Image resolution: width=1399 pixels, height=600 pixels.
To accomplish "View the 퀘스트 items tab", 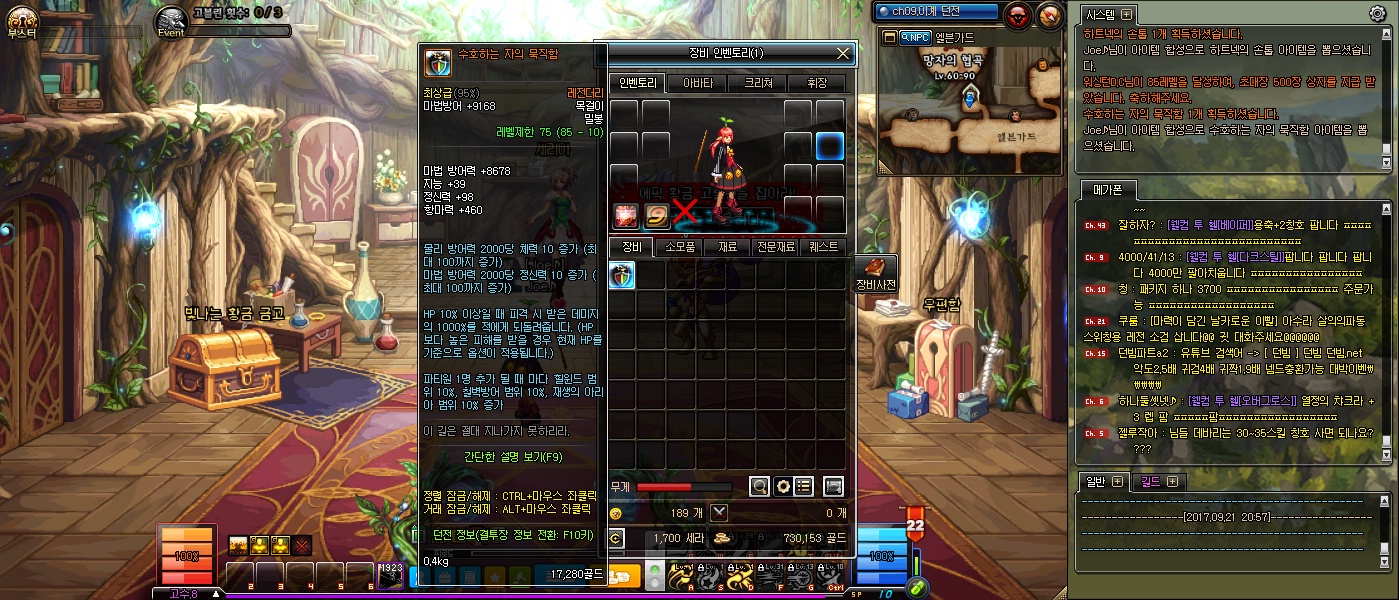I will click(x=824, y=247).
